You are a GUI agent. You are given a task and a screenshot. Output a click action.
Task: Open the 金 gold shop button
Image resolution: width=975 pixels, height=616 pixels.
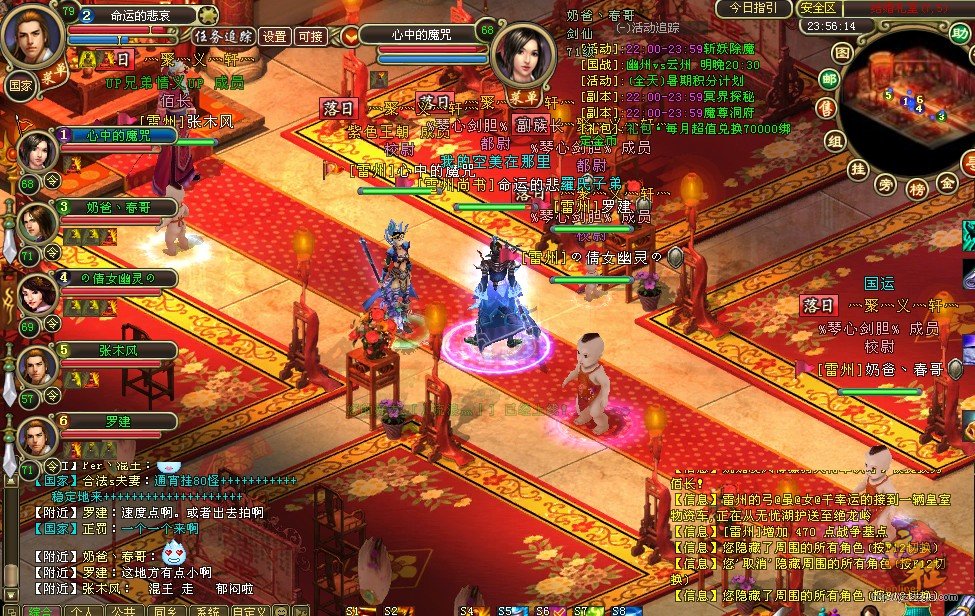(946, 183)
